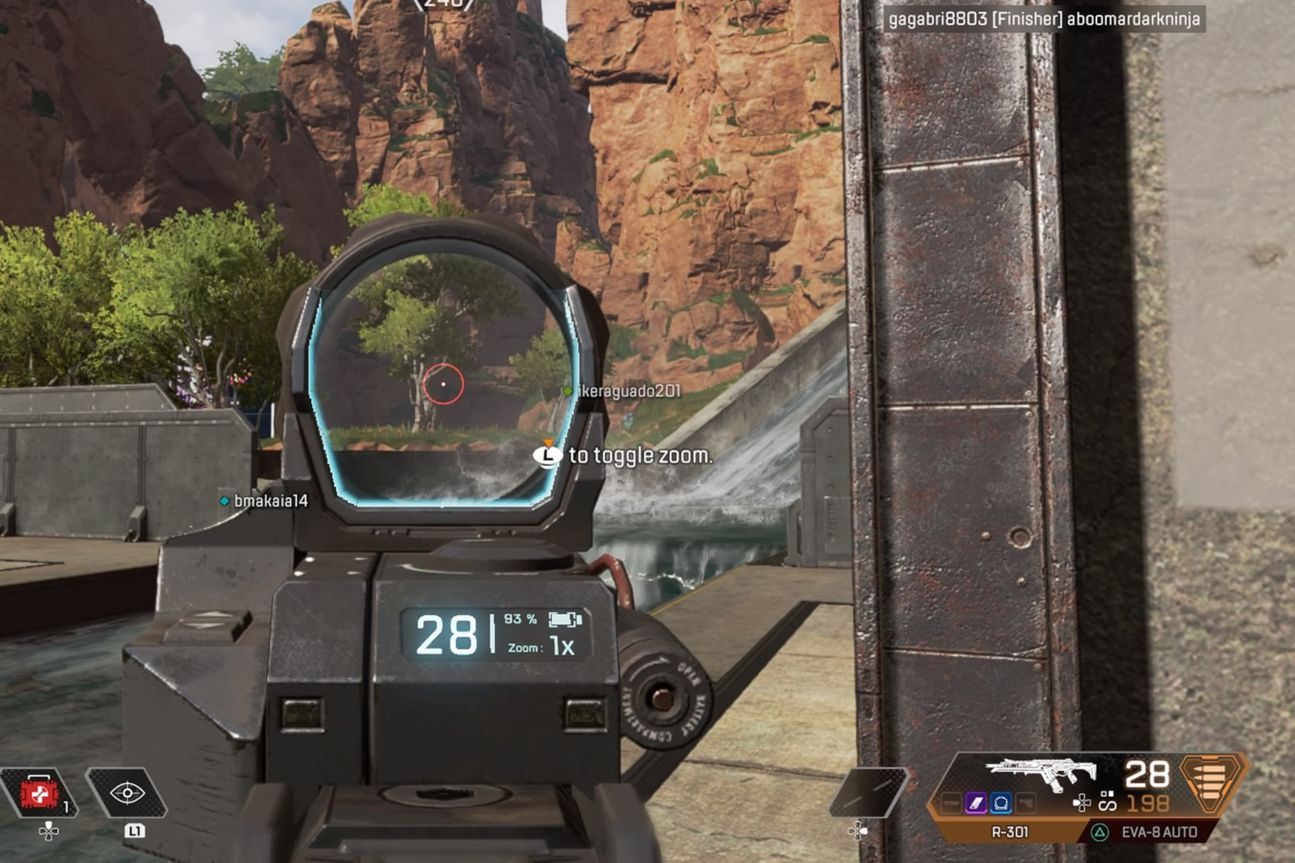The width and height of the screenshot is (1295, 863).
Task: Click the purple barrel attachment slot icon
Action: coord(975,802)
